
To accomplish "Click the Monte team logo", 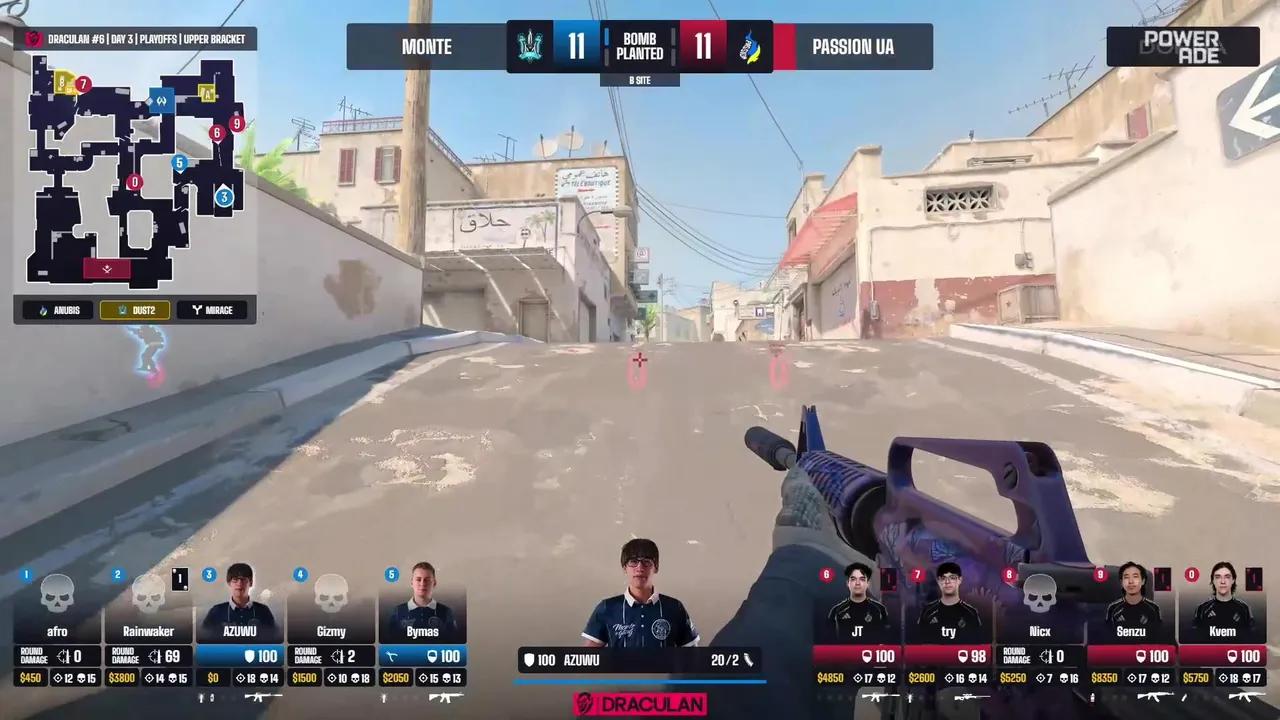I will point(528,47).
